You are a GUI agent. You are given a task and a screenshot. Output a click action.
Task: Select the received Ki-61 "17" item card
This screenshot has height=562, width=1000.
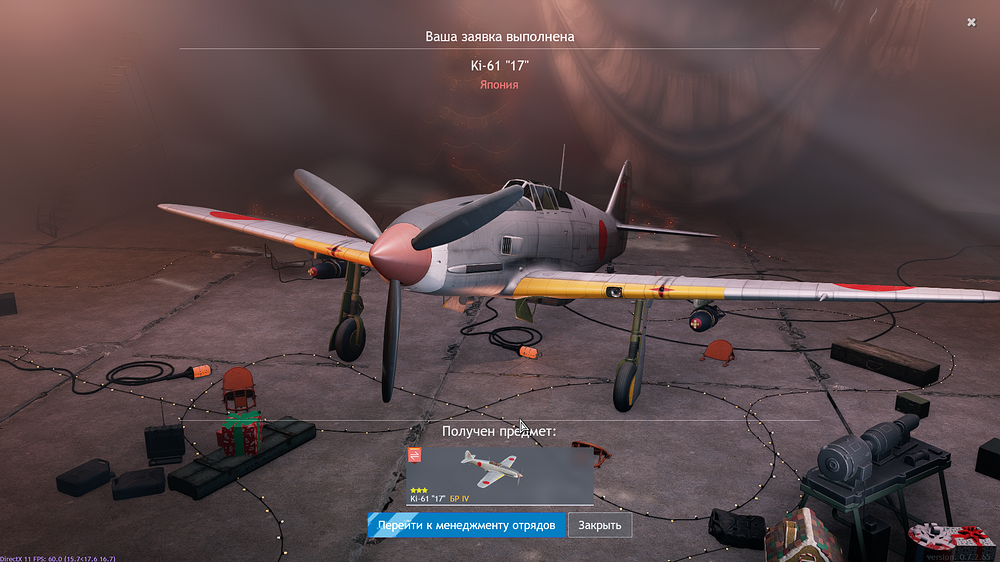(x=500, y=475)
